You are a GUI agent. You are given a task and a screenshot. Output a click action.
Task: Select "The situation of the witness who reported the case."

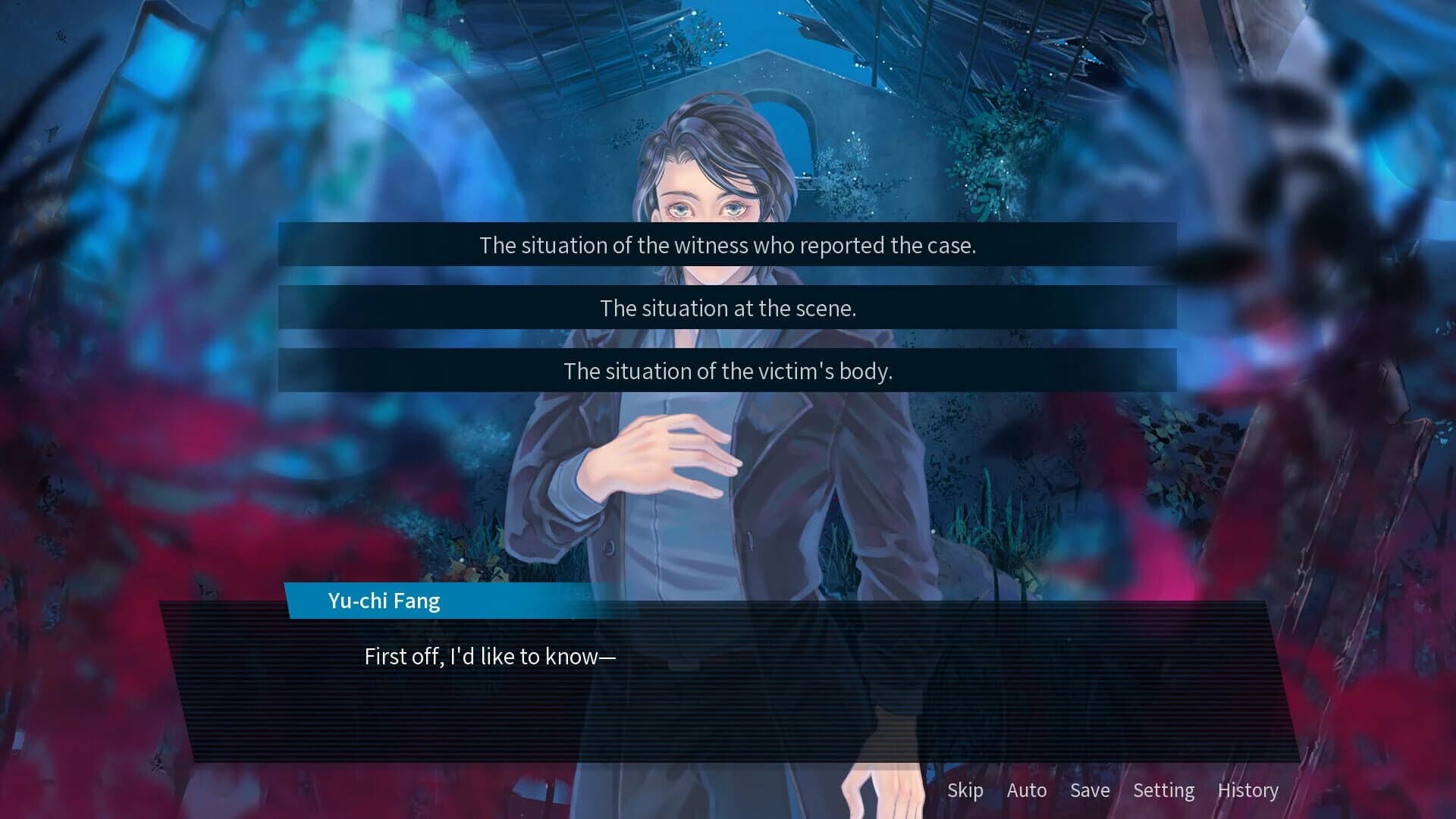click(726, 245)
